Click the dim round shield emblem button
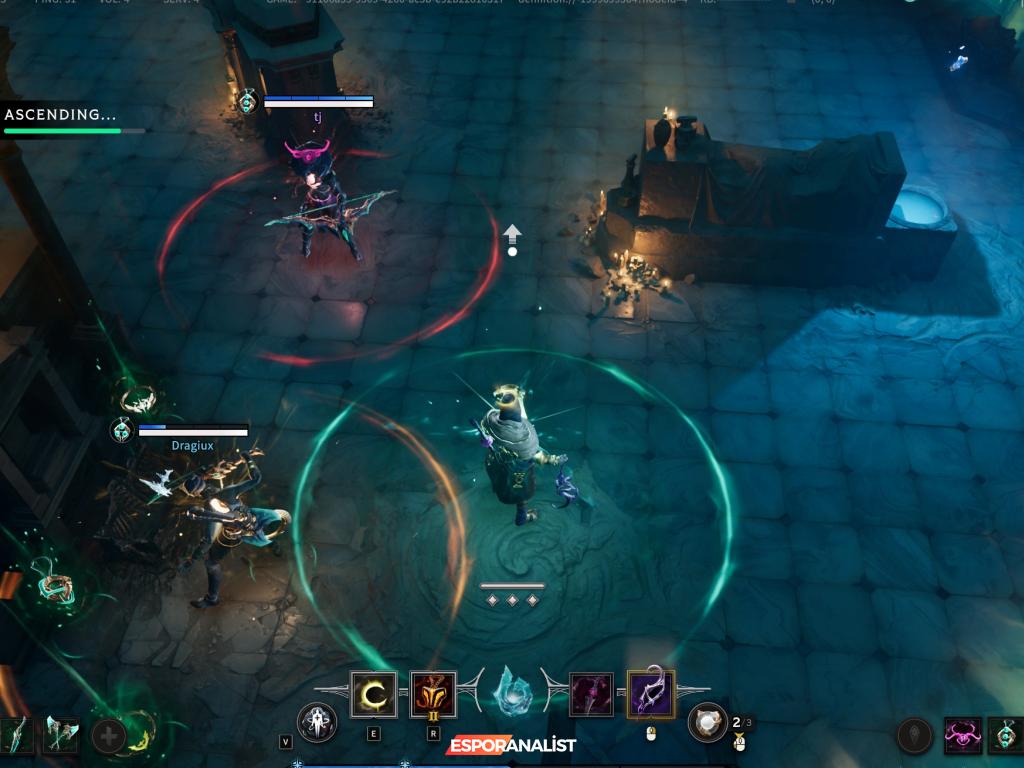This screenshot has width=1024, height=768. 914,736
